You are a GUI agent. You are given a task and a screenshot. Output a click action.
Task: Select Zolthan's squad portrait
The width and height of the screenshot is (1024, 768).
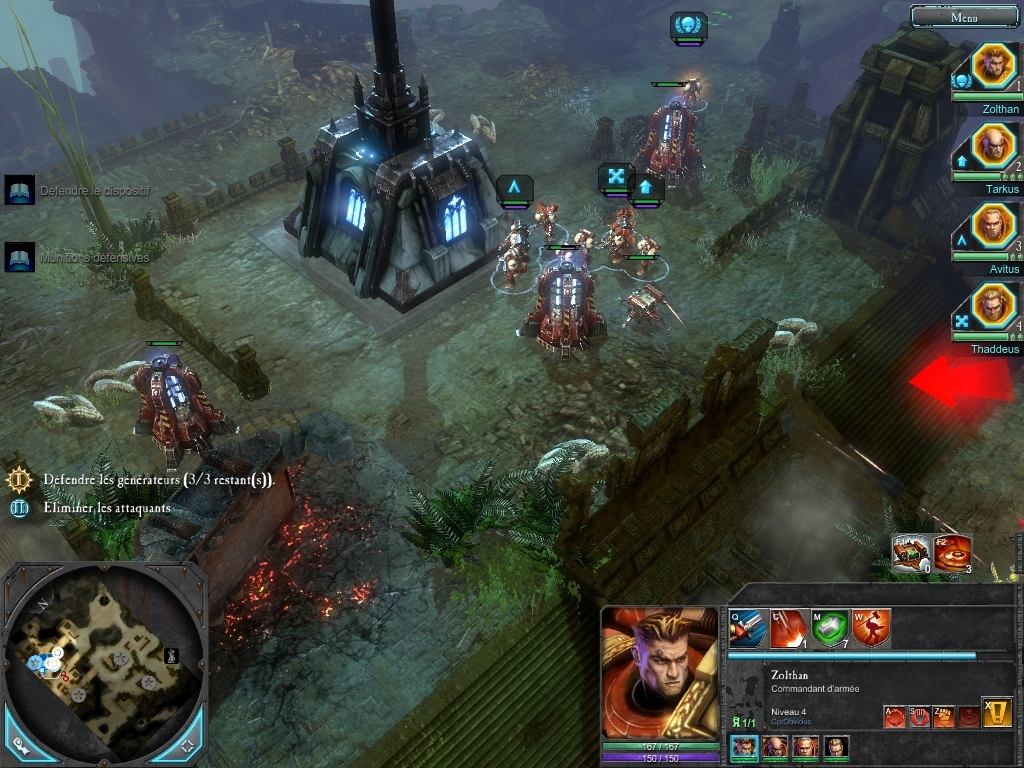point(993,67)
